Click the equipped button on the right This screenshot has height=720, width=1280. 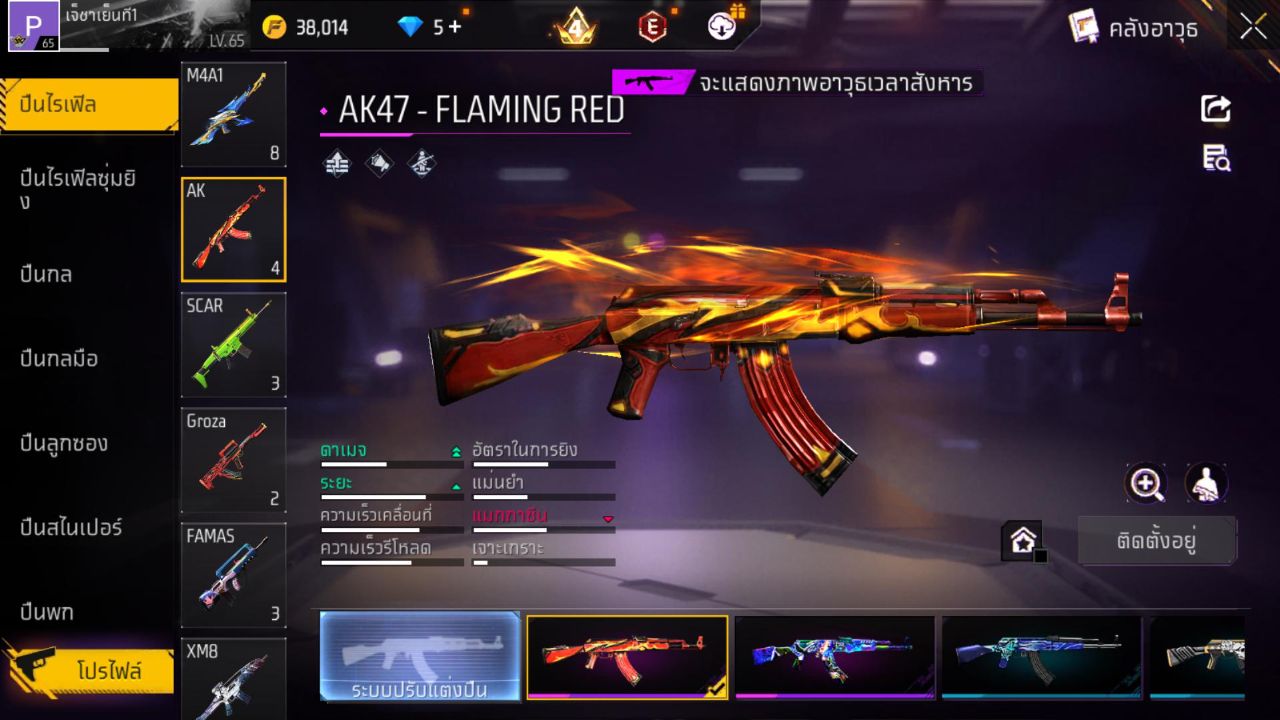(1157, 539)
